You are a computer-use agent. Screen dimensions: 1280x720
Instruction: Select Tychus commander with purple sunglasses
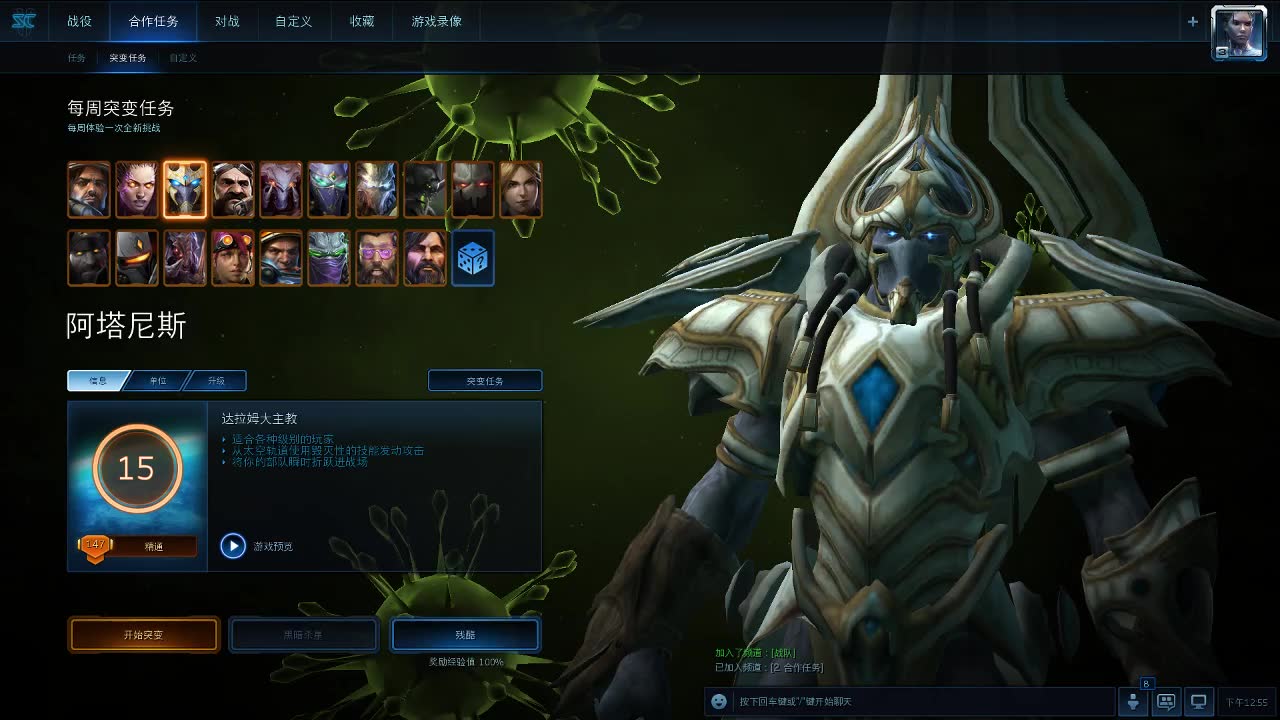pos(377,258)
